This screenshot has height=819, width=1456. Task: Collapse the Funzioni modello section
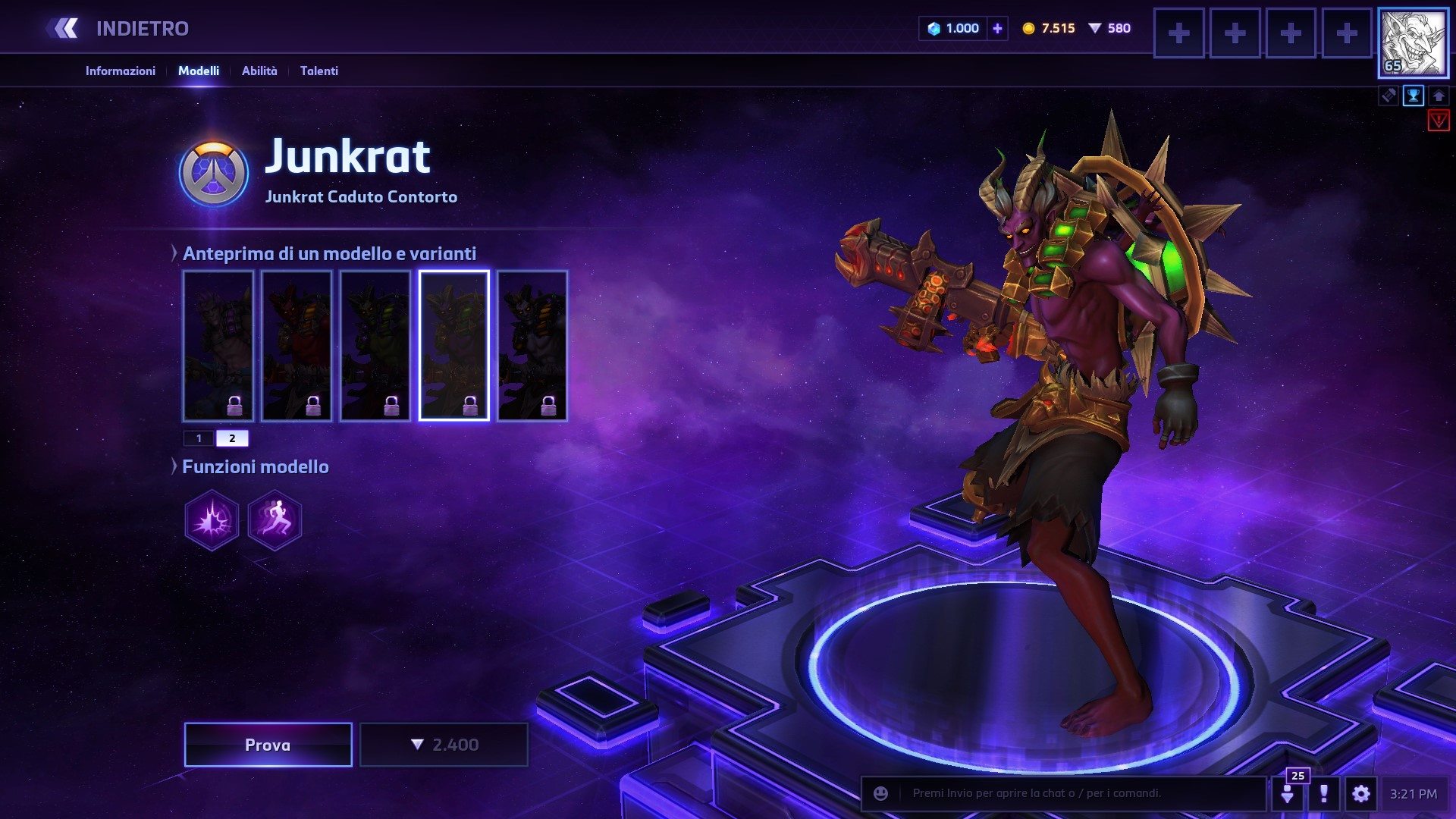tap(175, 466)
